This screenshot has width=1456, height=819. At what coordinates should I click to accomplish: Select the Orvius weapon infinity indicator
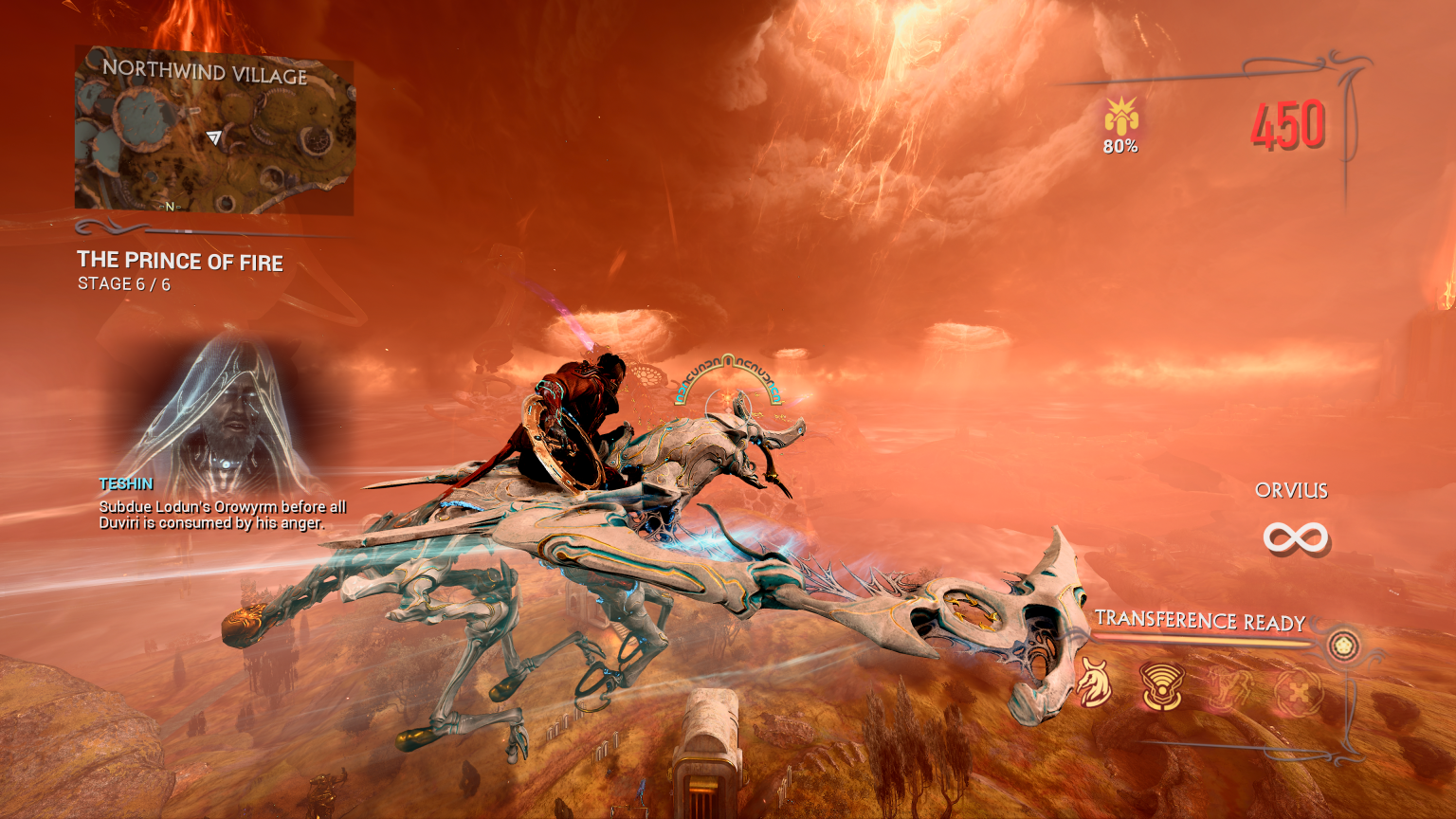pos(1295,538)
